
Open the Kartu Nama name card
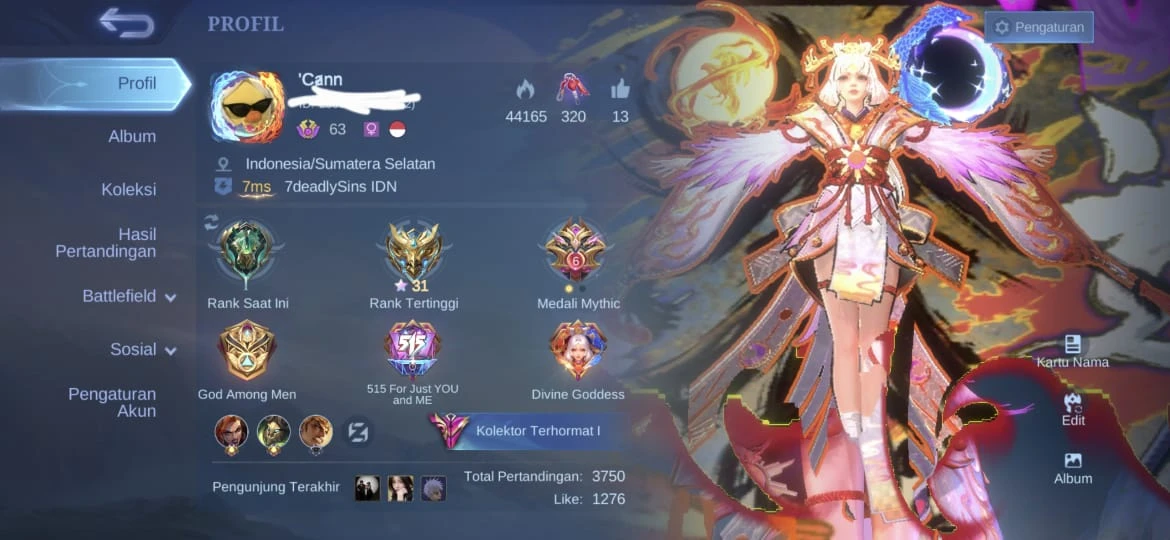[1072, 351]
